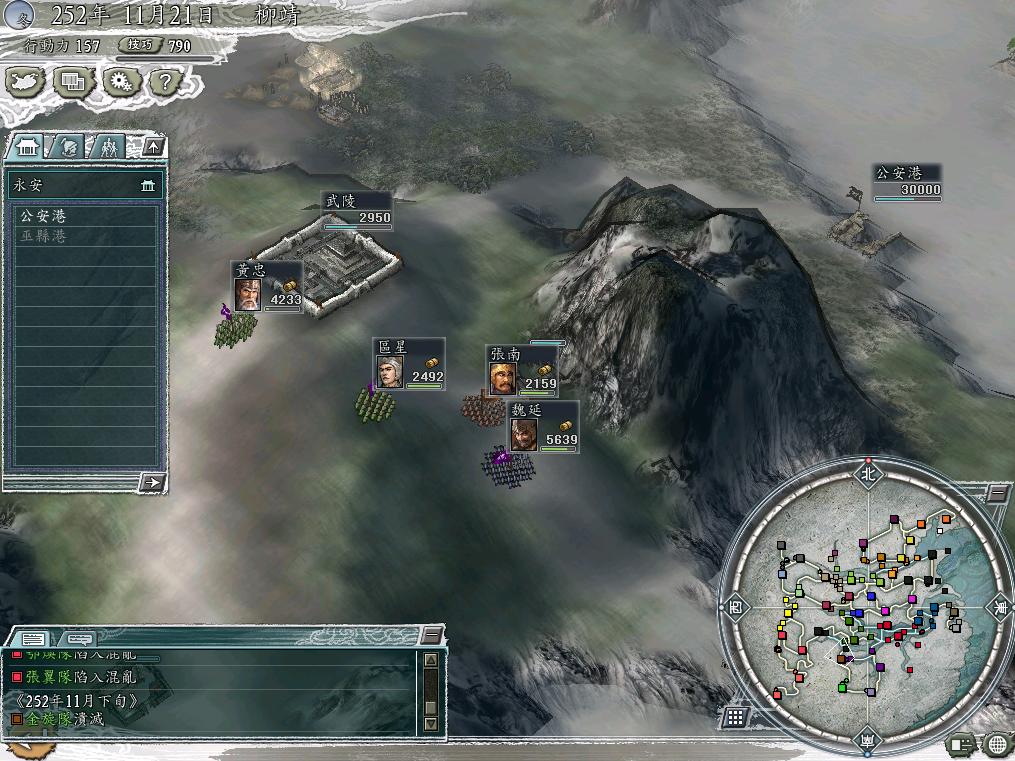
Task: Toggle the minimap grid button
Action: coord(735,716)
